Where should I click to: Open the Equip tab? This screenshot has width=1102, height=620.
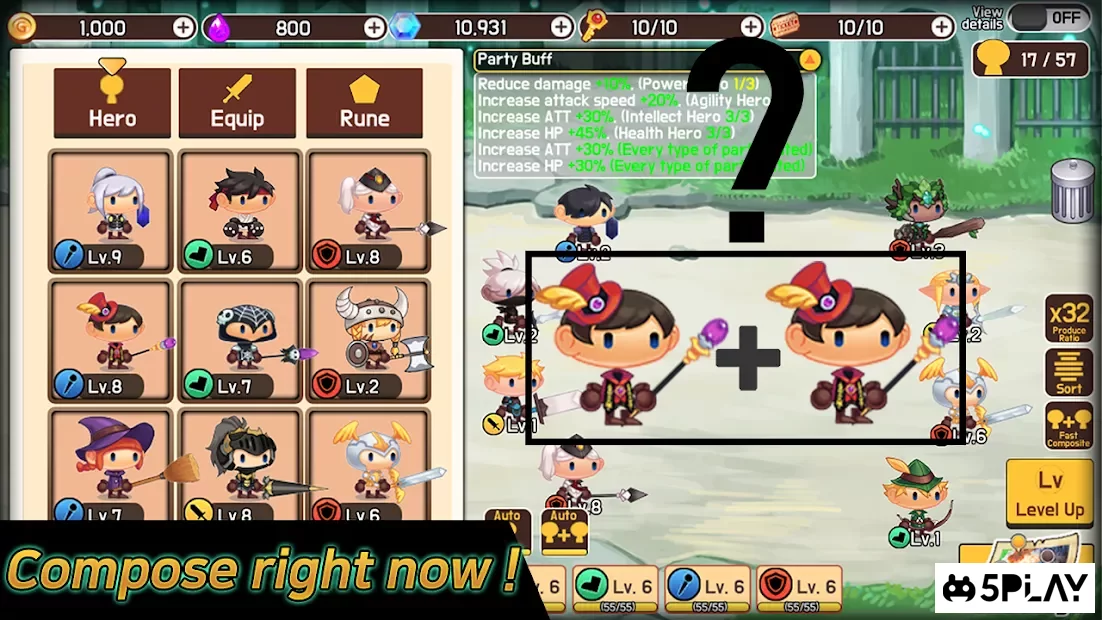point(237,103)
